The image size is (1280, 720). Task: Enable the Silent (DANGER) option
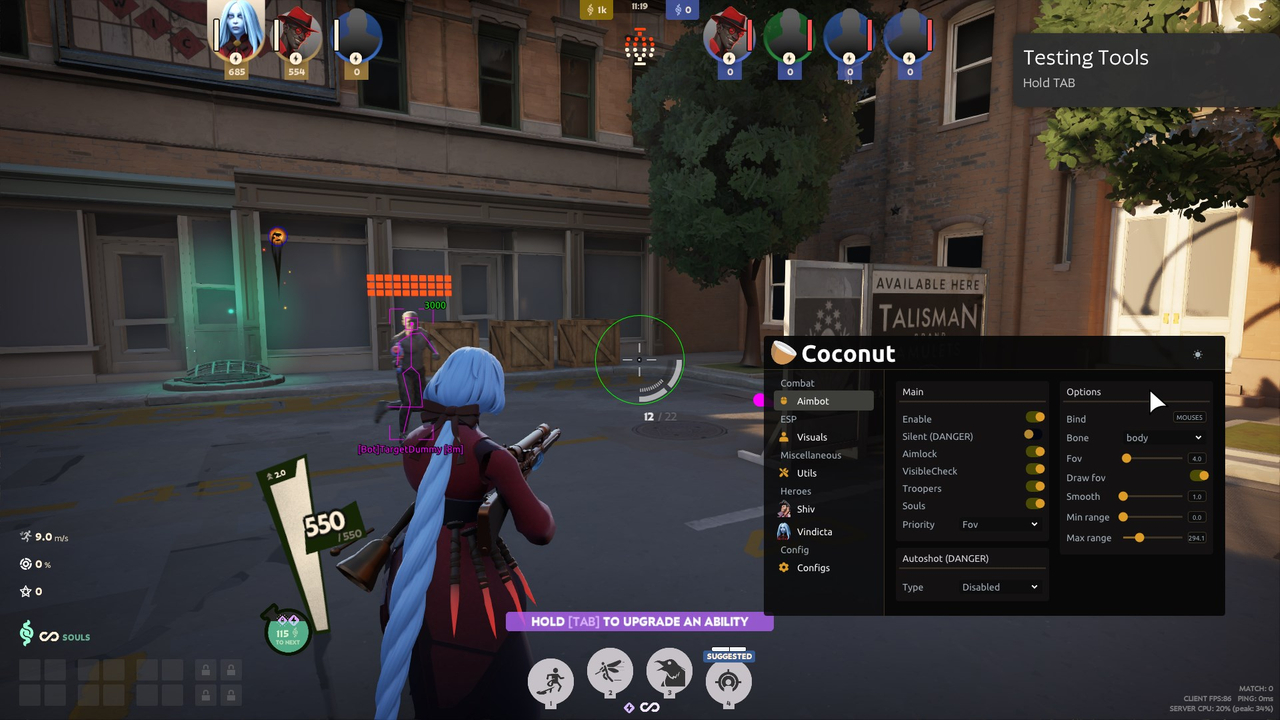click(1035, 435)
